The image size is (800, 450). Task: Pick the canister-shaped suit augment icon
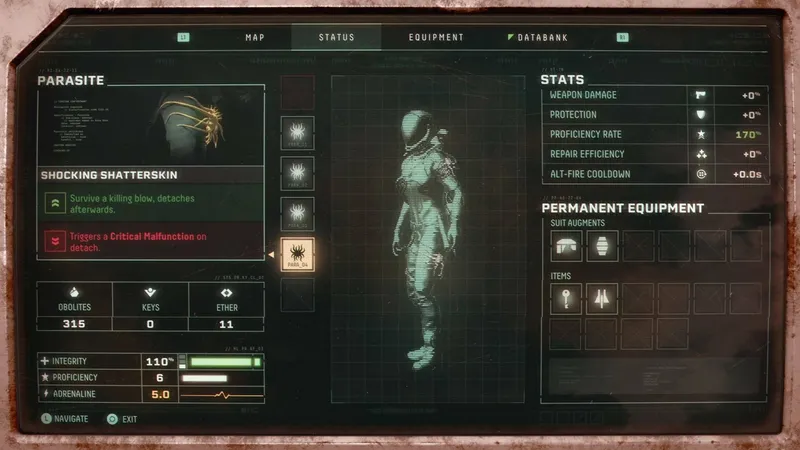pyautogui.click(x=602, y=246)
